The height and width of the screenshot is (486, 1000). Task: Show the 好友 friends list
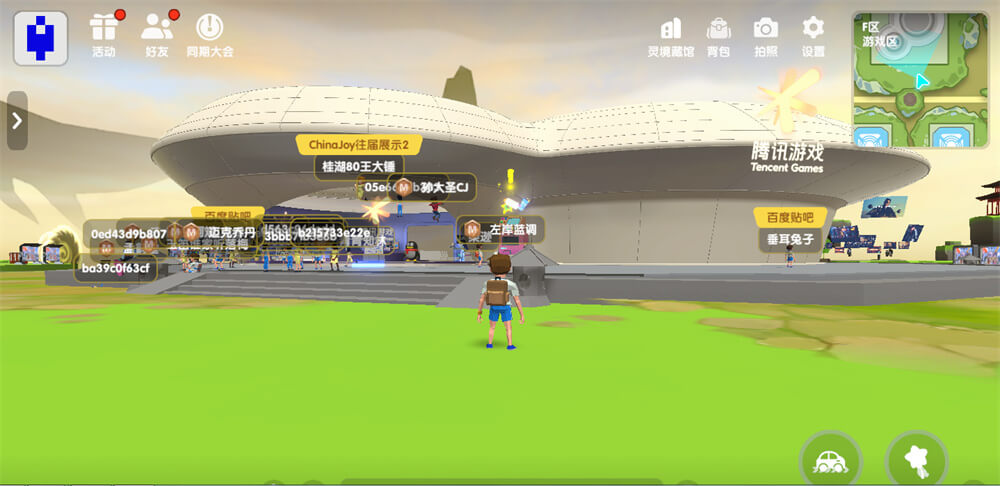tap(158, 34)
